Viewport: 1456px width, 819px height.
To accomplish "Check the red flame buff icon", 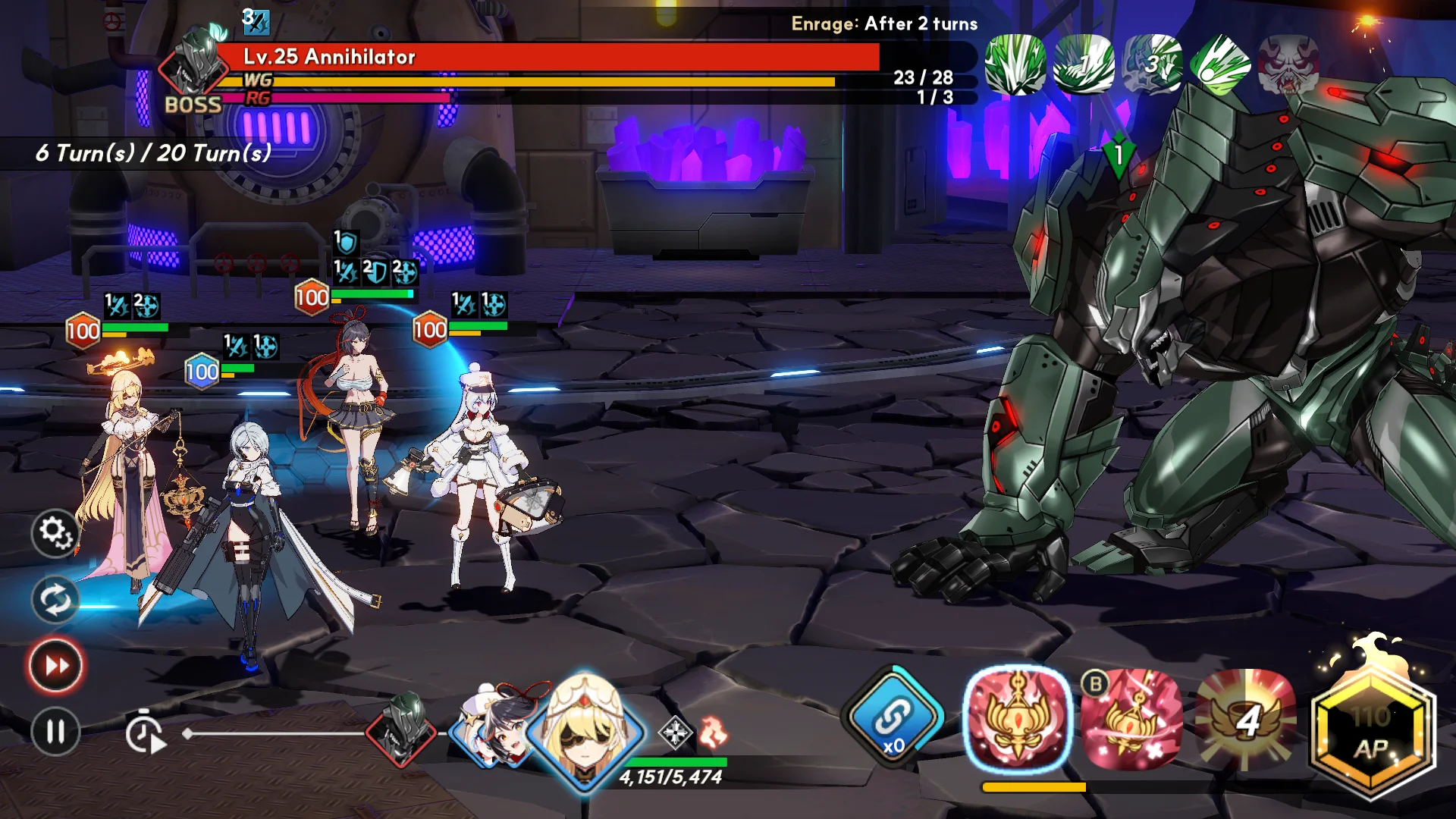I will point(713,733).
